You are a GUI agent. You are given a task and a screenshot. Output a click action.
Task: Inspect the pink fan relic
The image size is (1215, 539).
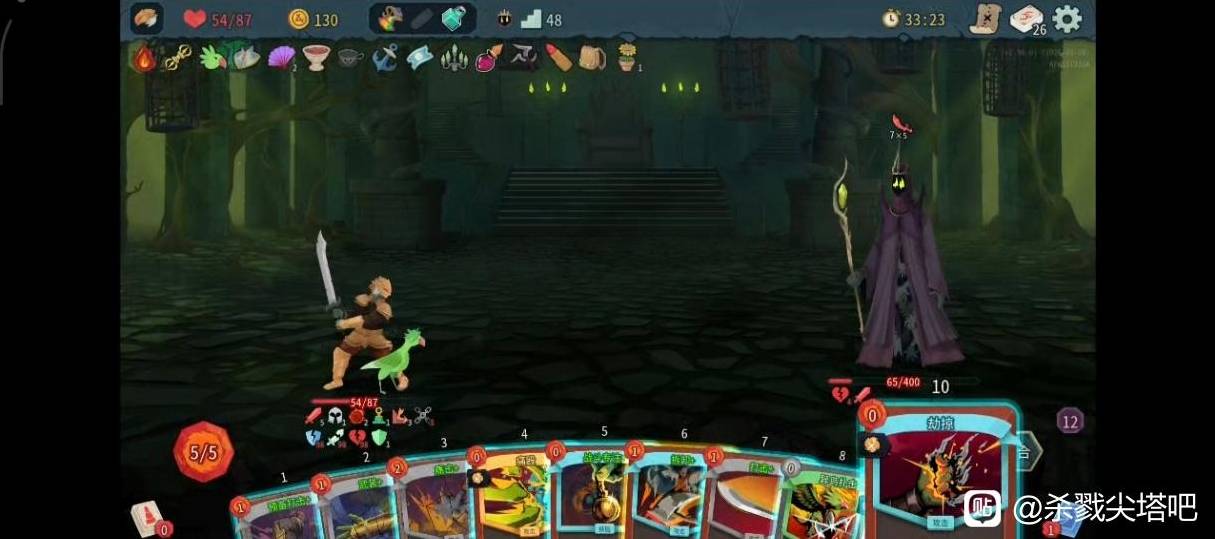pyautogui.click(x=281, y=58)
